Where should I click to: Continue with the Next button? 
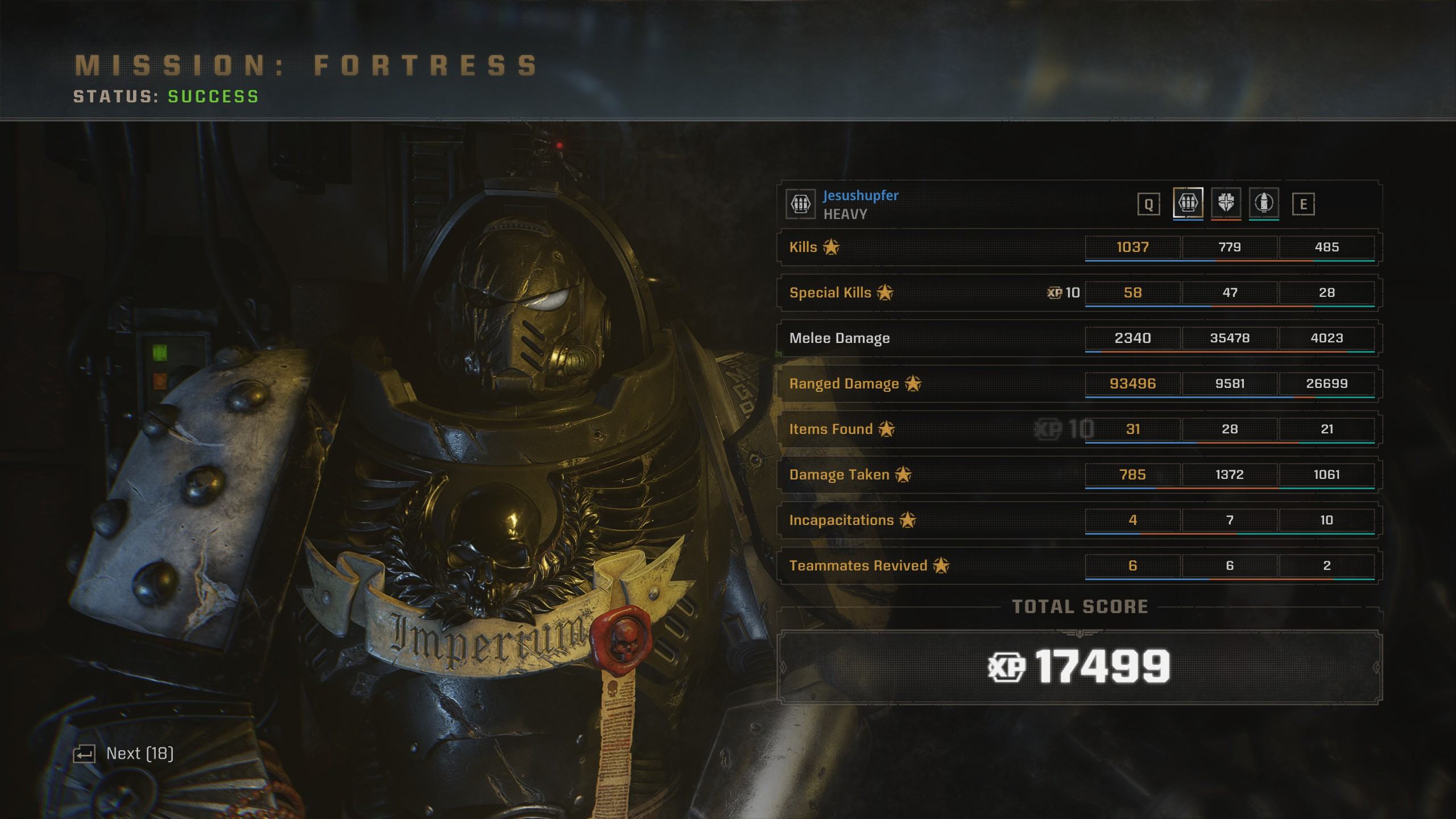tap(123, 754)
